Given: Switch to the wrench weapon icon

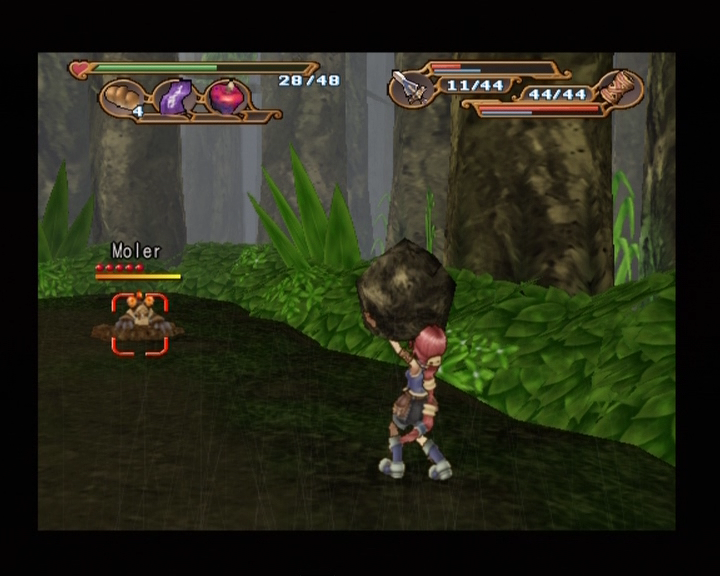Looking at the screenshot, I should pyautogui.click(x=619, y=90).
